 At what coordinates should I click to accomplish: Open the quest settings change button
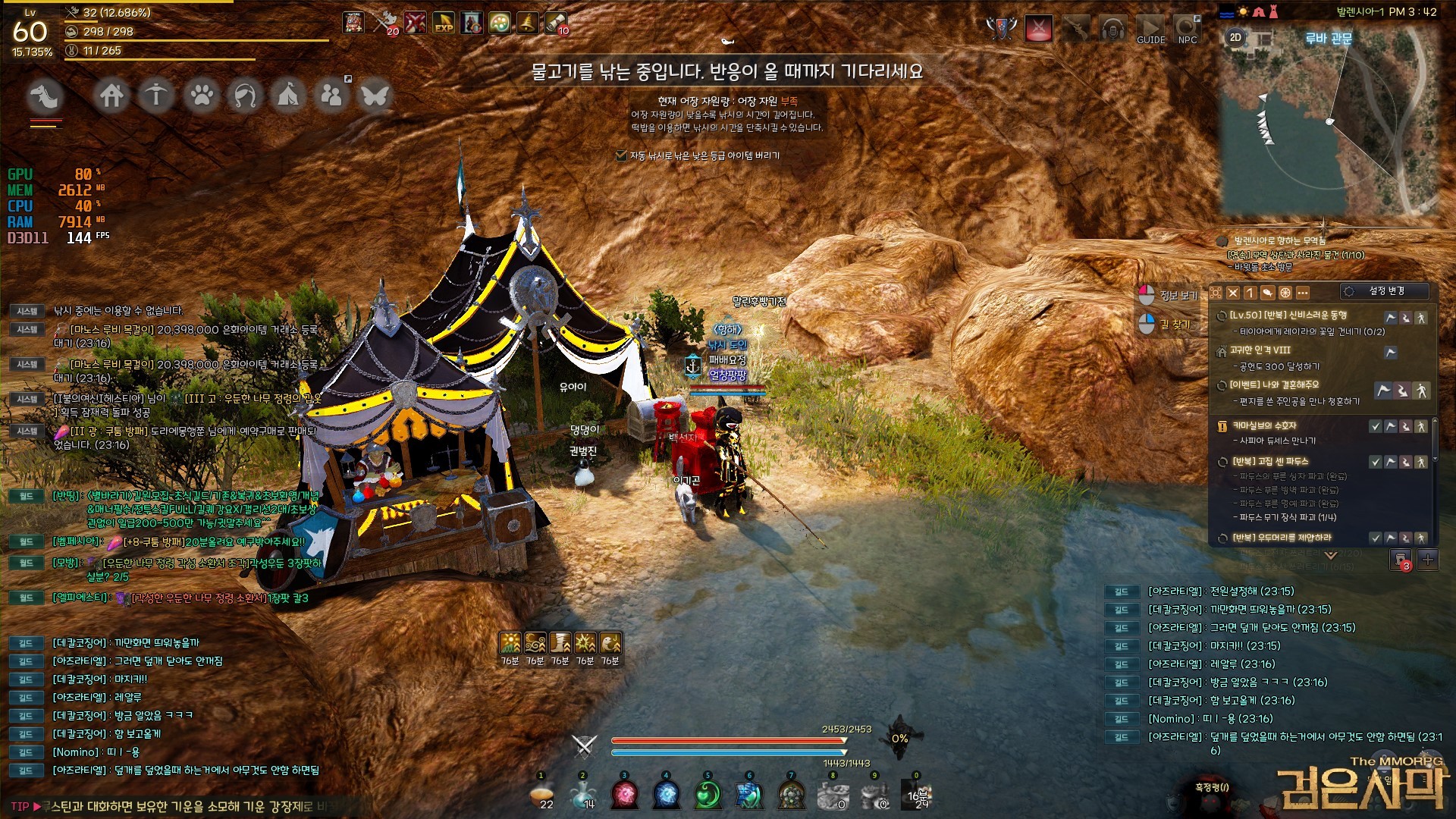pos(1385,291)
